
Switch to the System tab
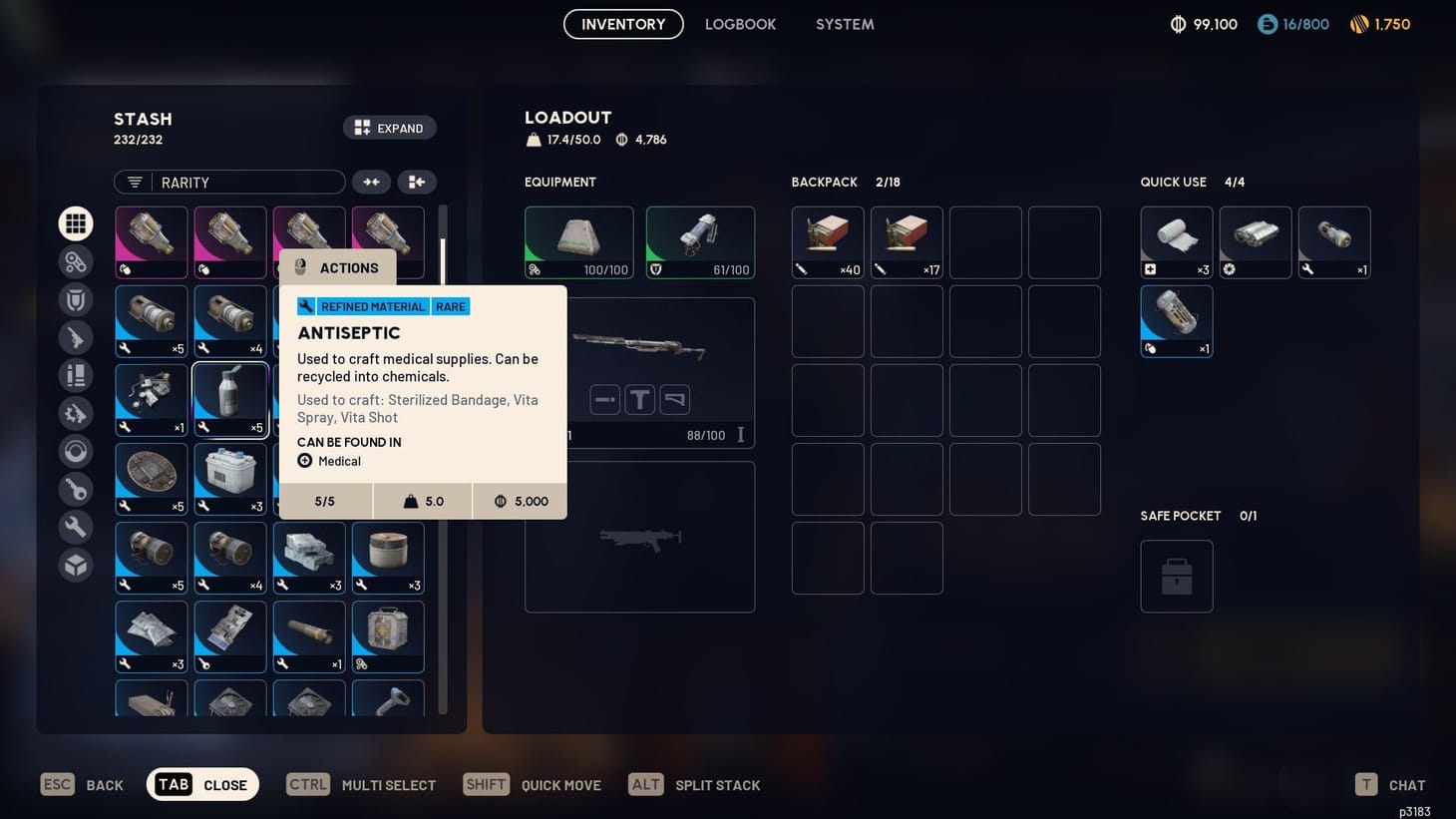click(x=845, y=24)
